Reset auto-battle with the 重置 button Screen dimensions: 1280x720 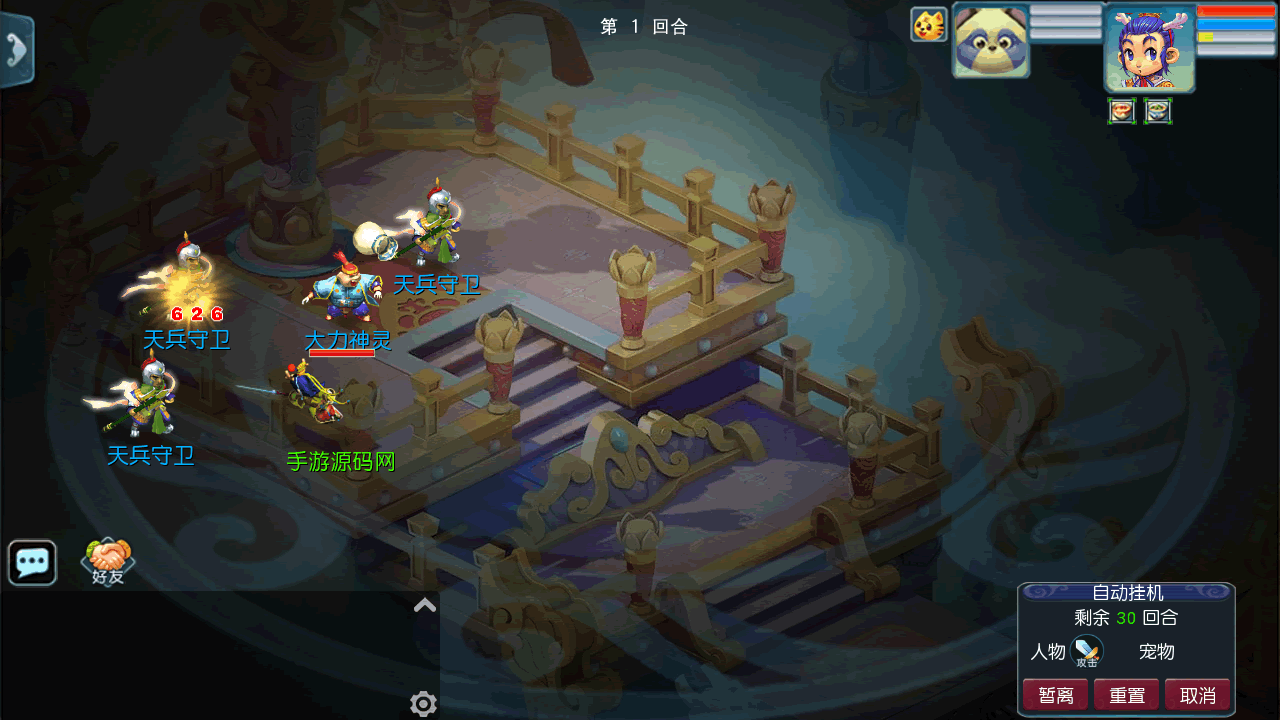point(1126,695)
